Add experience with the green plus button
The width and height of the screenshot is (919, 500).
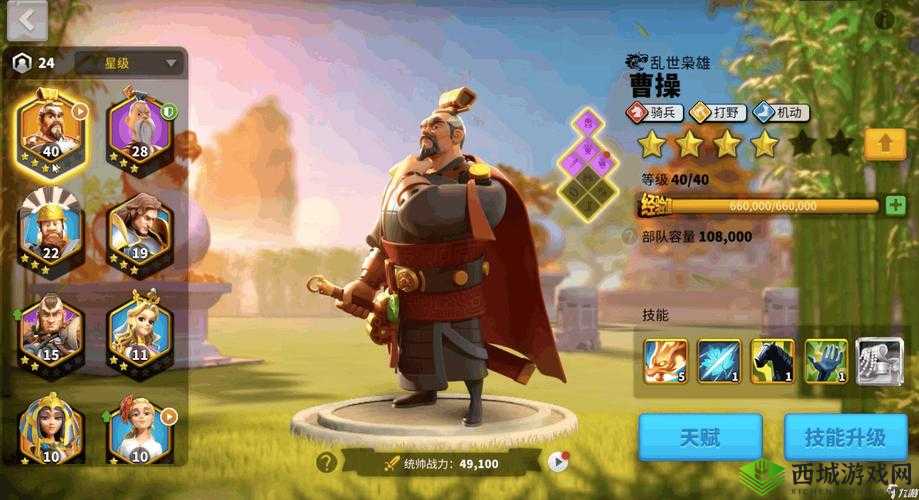[x=896, y=205]
